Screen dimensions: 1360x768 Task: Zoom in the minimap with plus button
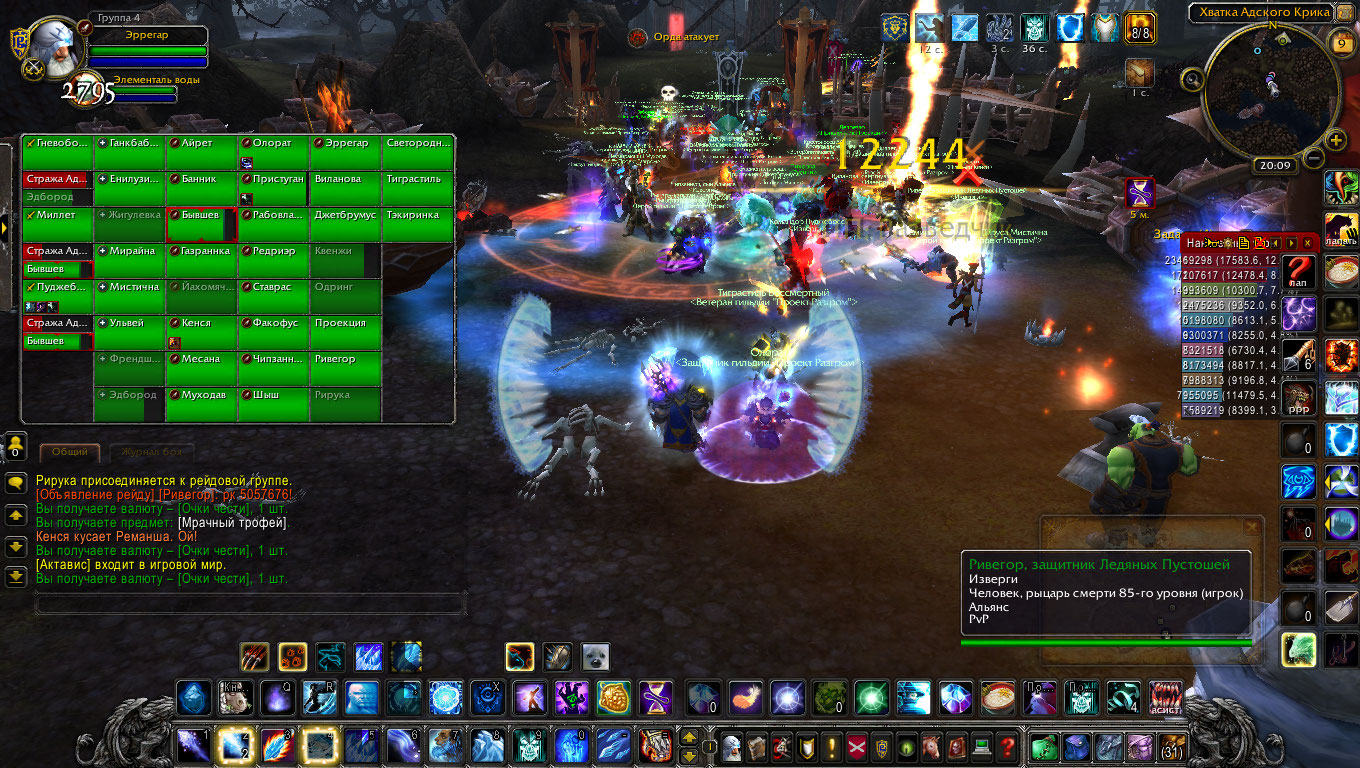tap(1336, 140)
